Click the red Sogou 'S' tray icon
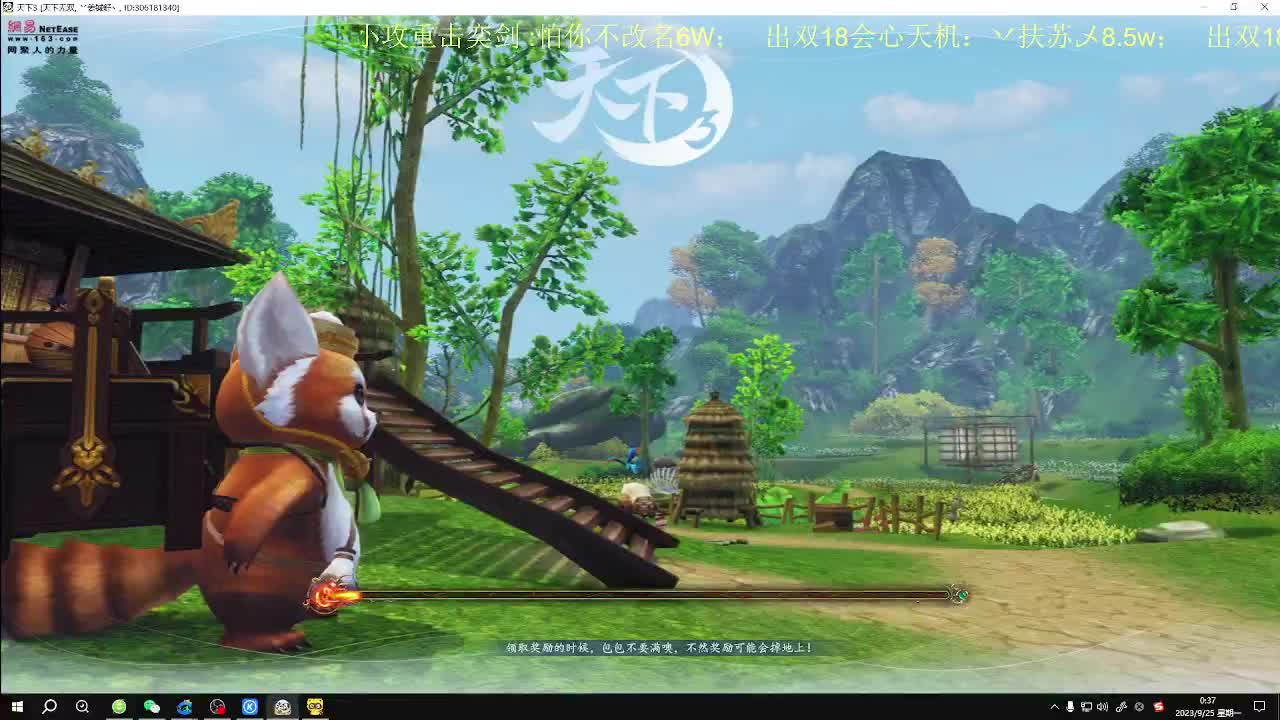This screenshot has height=720, width=1280. (1157, 707)
